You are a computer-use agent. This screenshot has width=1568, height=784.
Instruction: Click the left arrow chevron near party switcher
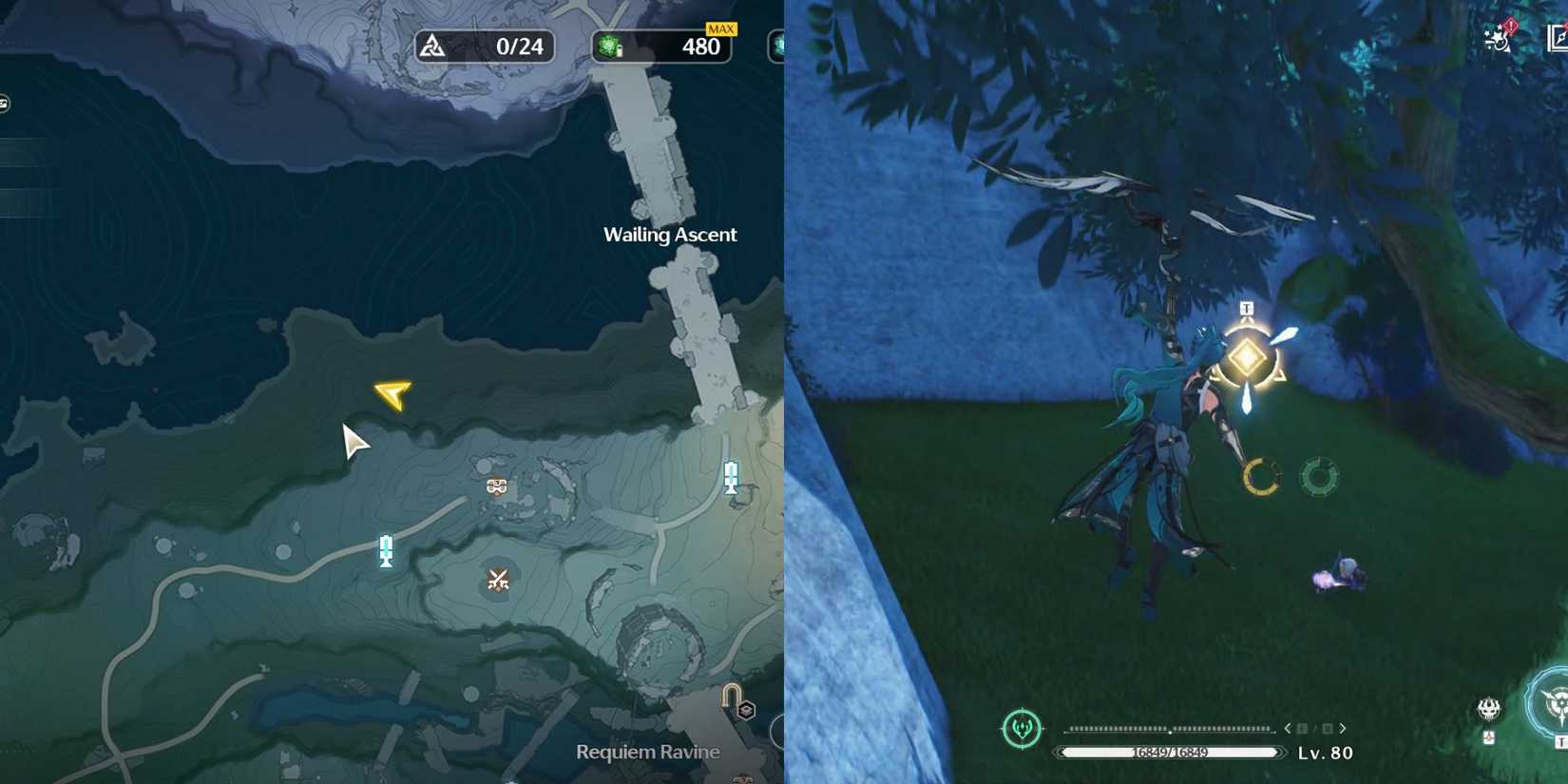tap(1291, 727)
